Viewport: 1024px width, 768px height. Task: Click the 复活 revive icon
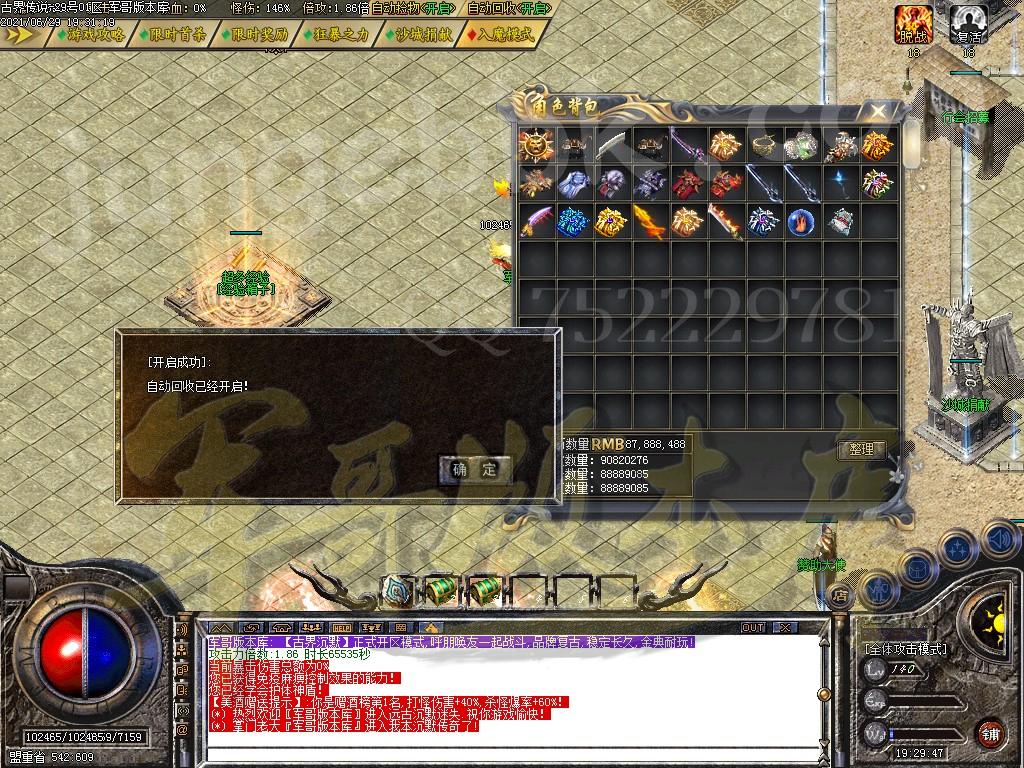[968, 22]
